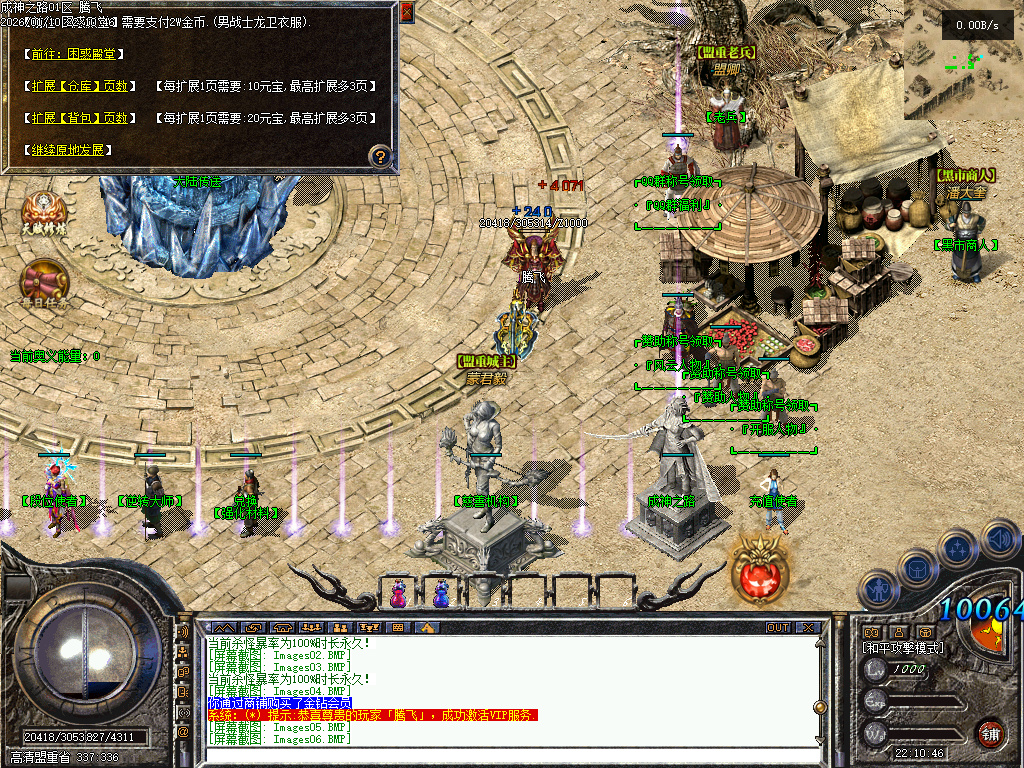Choose the 前往:困惑殿堂 dialogue option

[70, 52]
